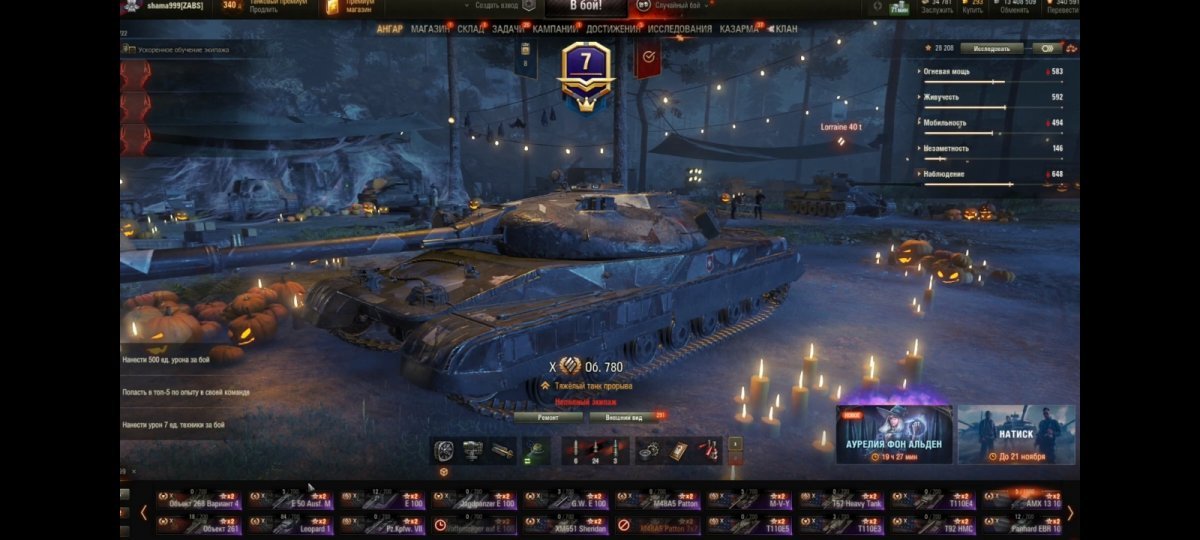Switch to the Склад tab

pos(471,29)
